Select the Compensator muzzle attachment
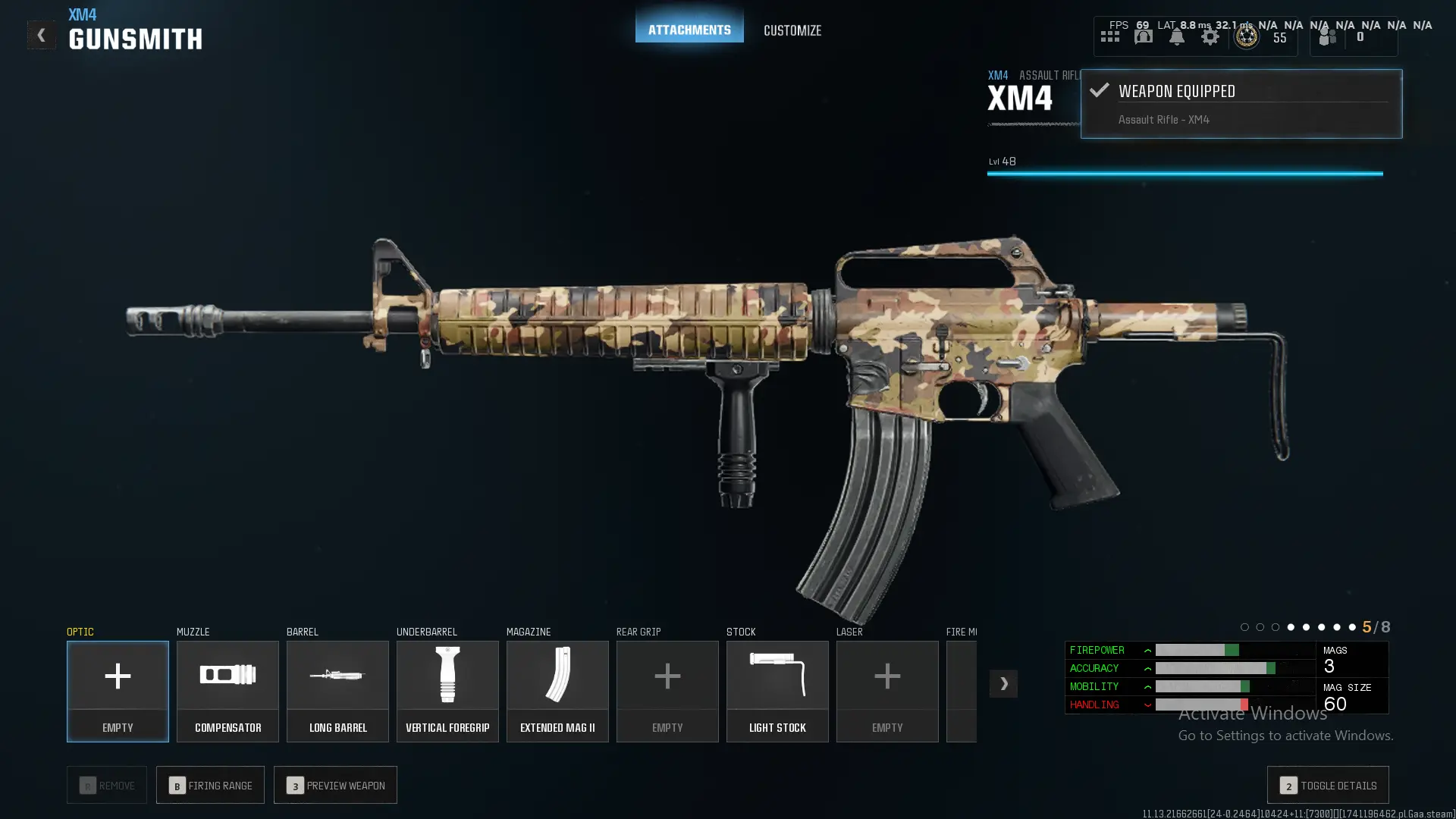This screenshot has height=819, width=1456. click(227, 690)
